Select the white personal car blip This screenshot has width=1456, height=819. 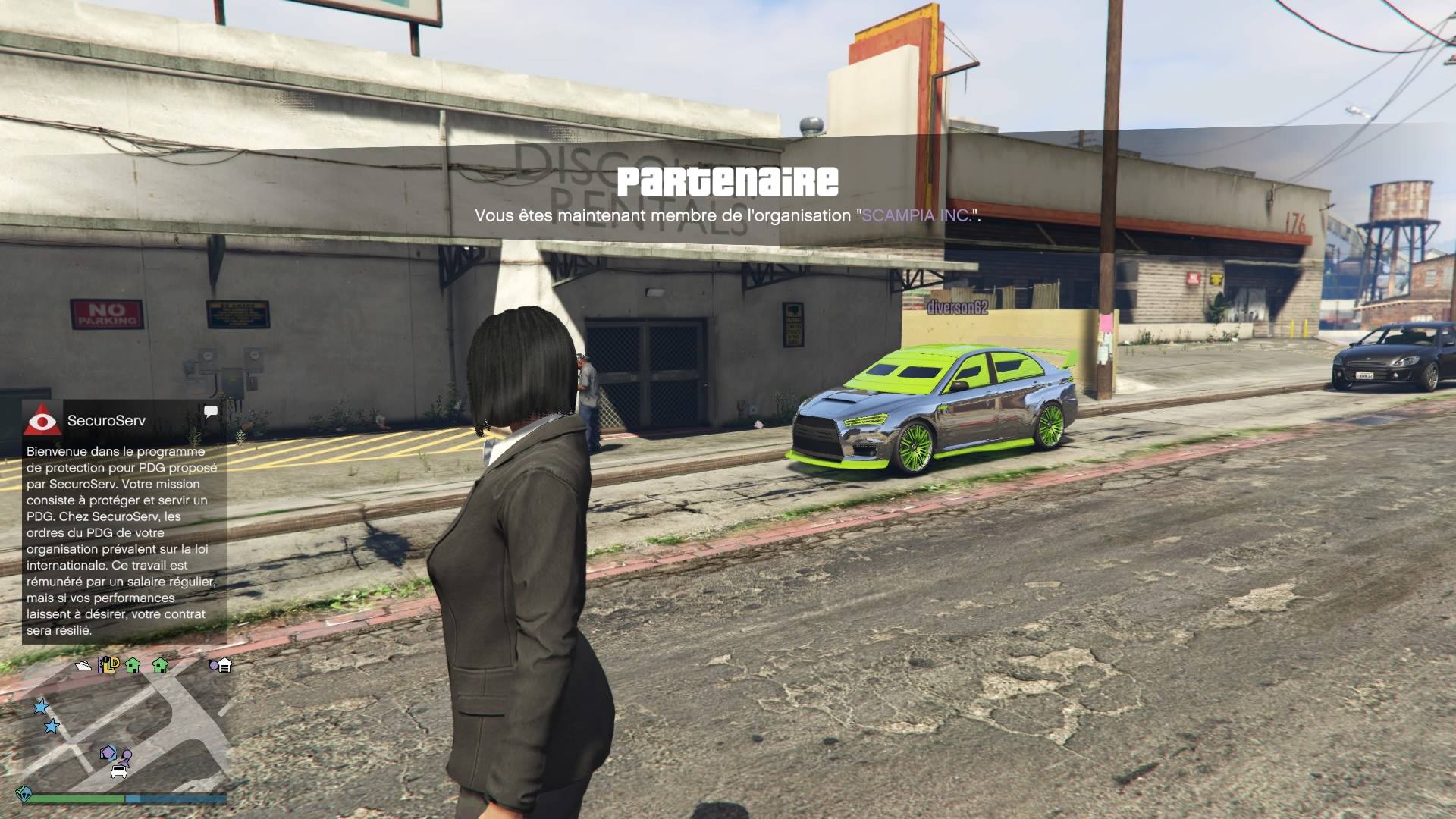[119, 772]
